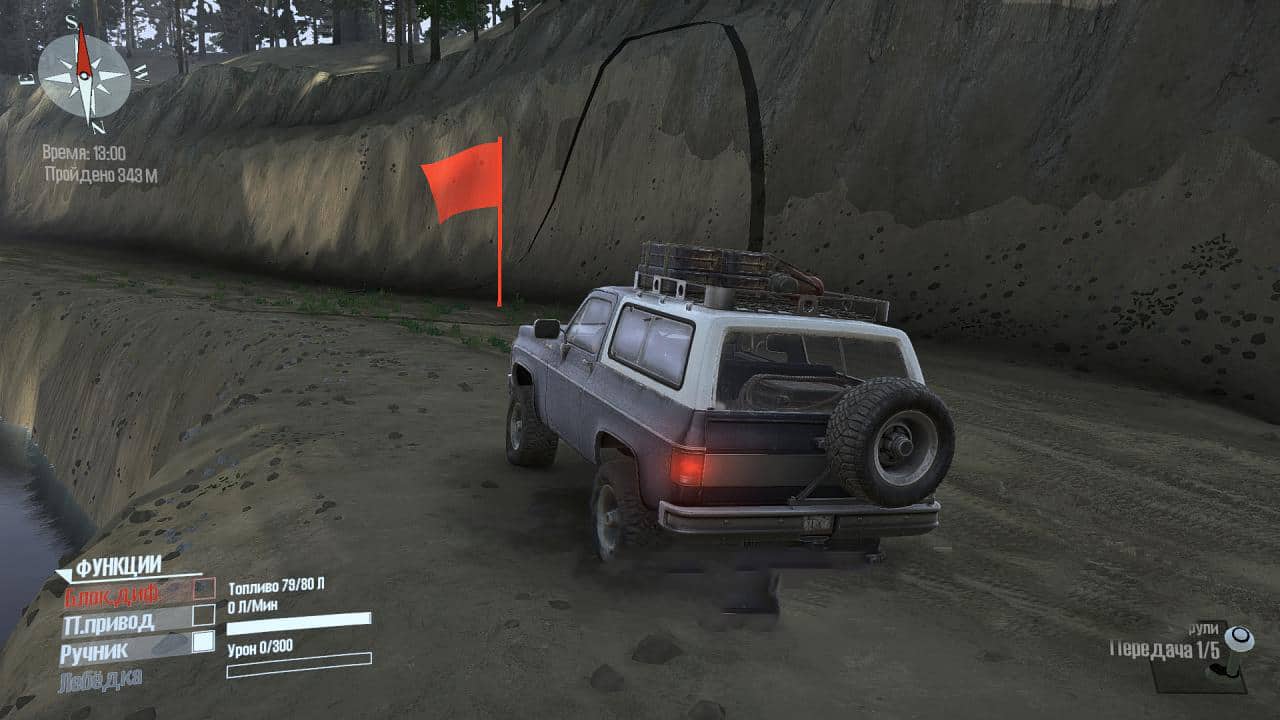Enable the П.привод all-wheel drive checkbox
The image size is (1280, 720).
pos(204,615)
